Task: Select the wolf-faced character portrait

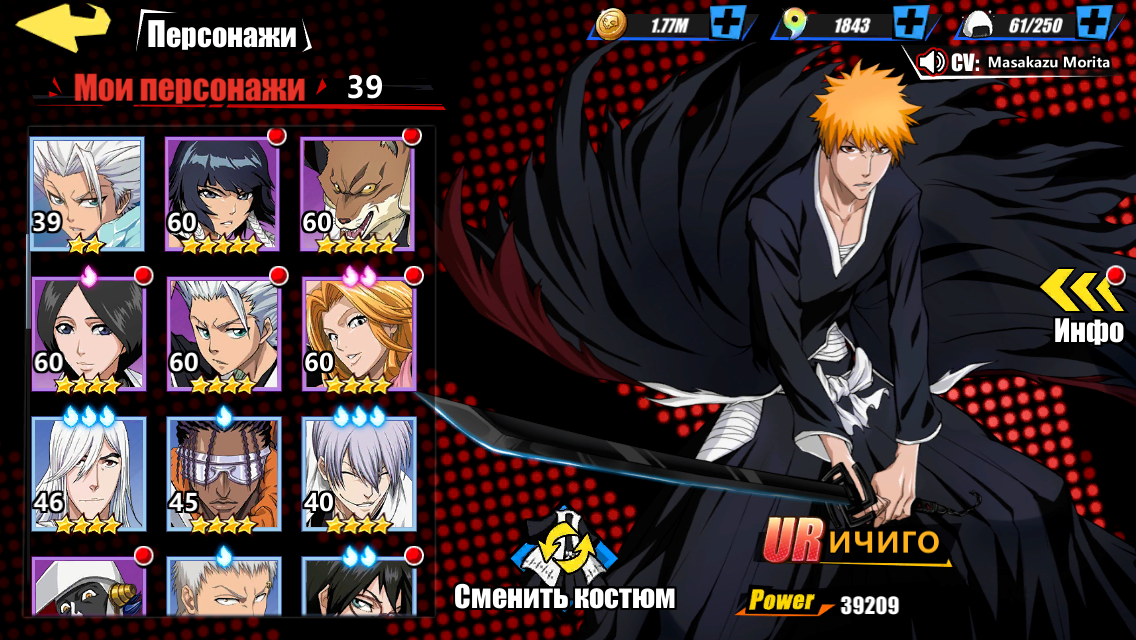Action: coord(357,193)
